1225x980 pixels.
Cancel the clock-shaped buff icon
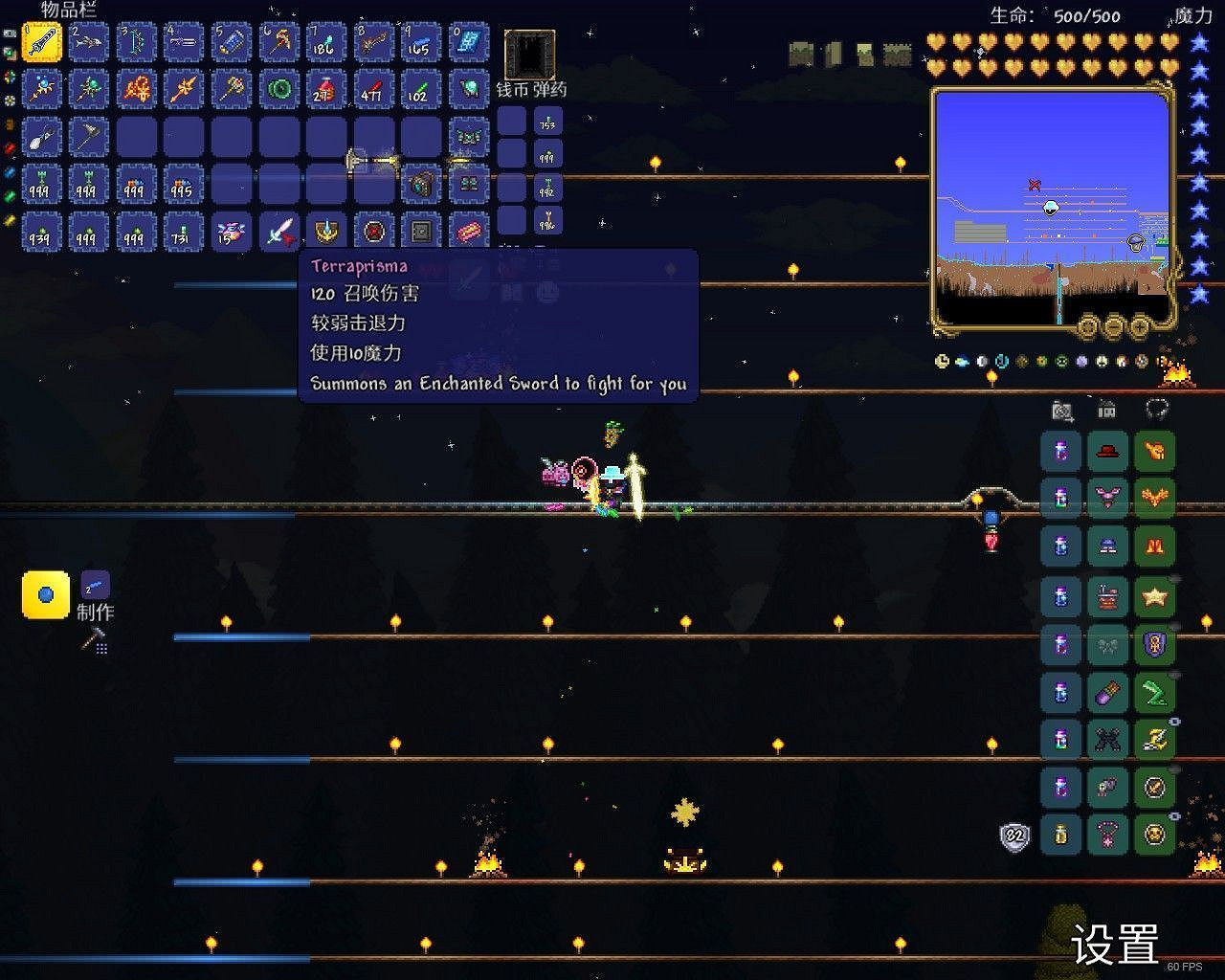click(x=941, y=362)
